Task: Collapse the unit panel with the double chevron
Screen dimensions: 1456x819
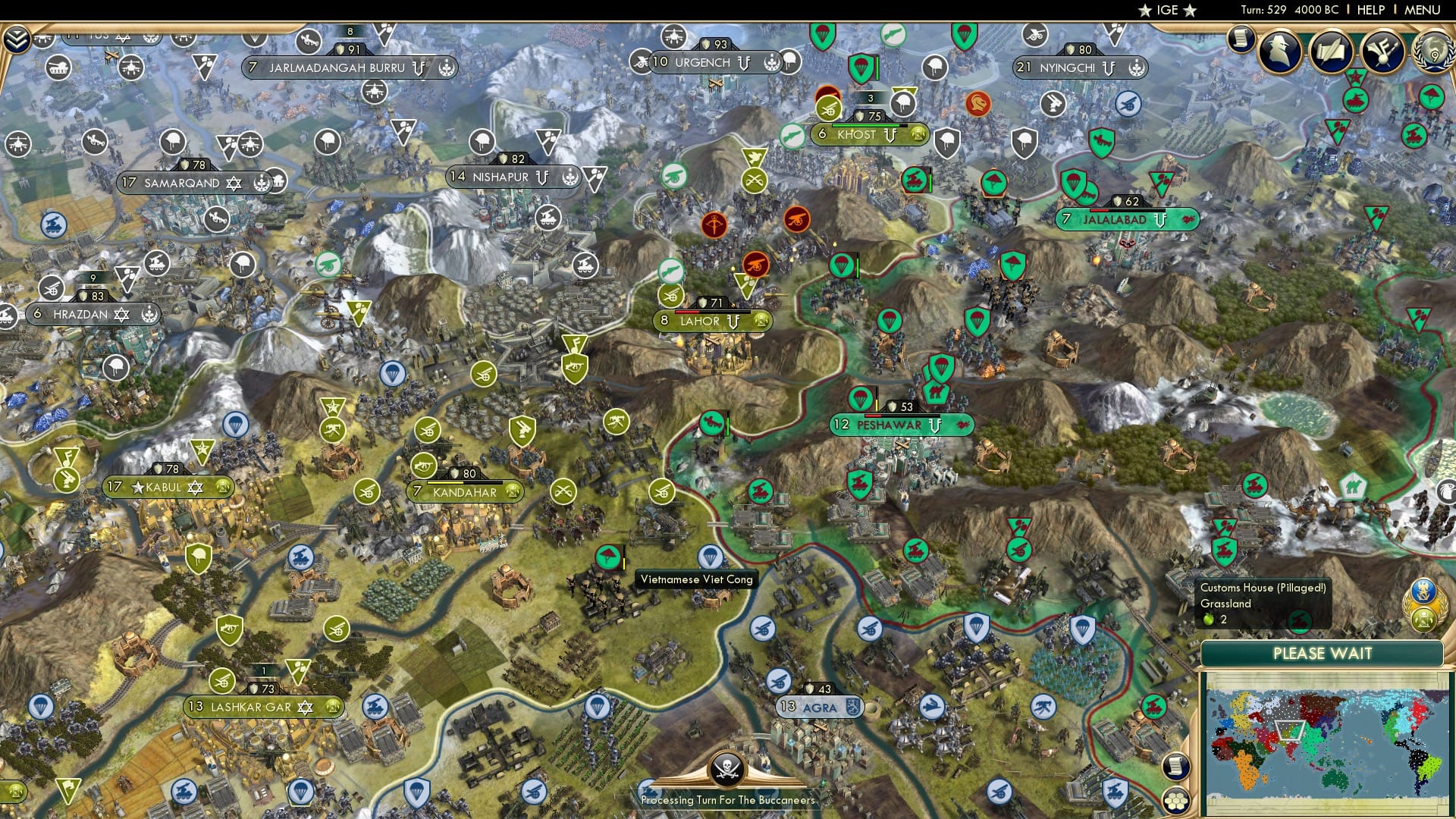Action: (17, 39)
